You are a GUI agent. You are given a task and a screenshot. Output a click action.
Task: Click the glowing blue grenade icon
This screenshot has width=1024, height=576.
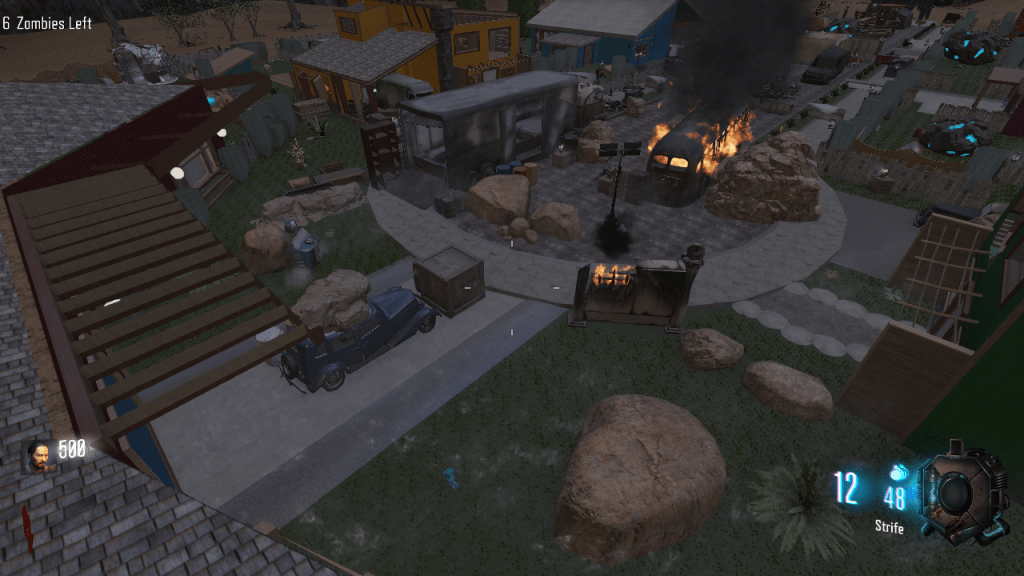(896, 472)
